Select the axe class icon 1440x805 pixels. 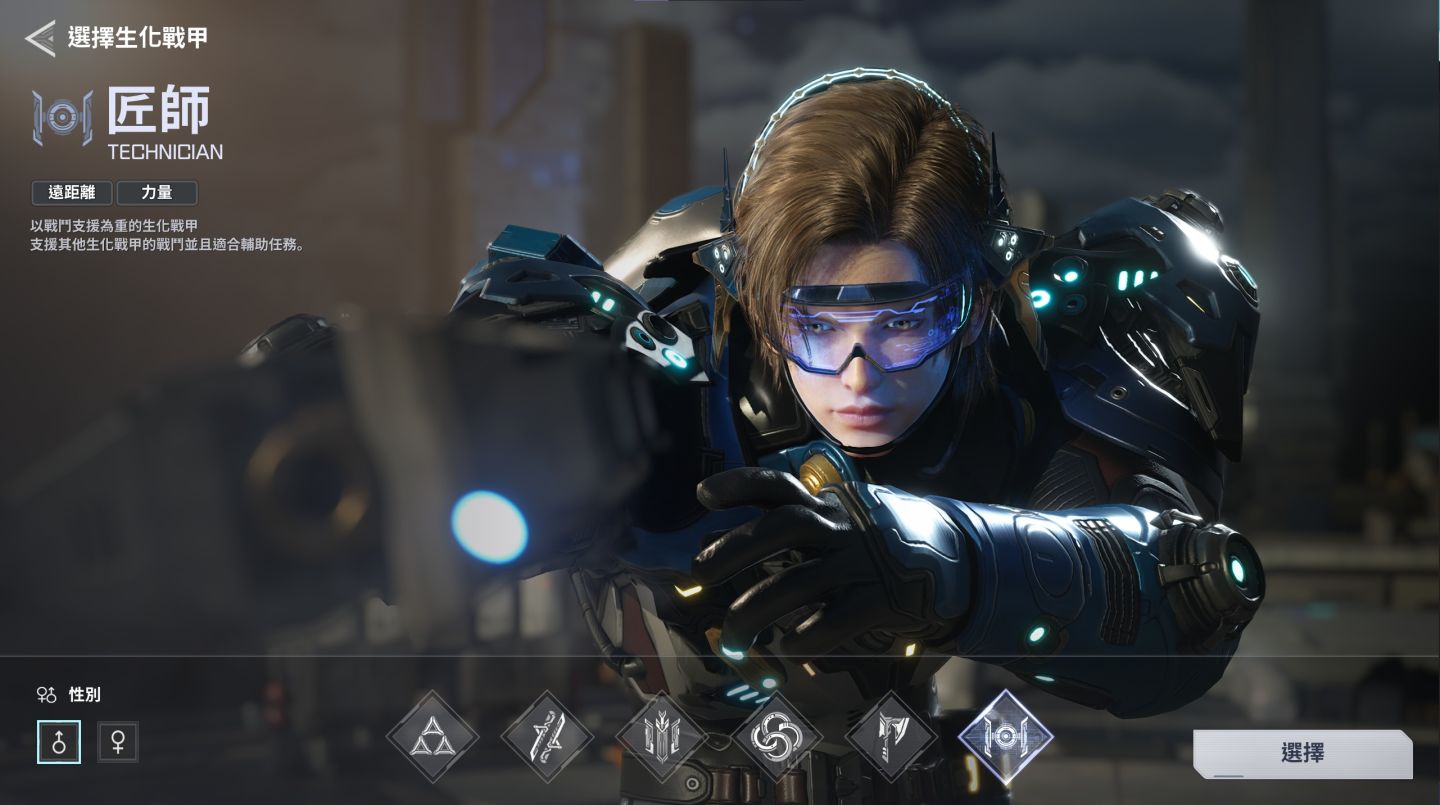point(891,737)
